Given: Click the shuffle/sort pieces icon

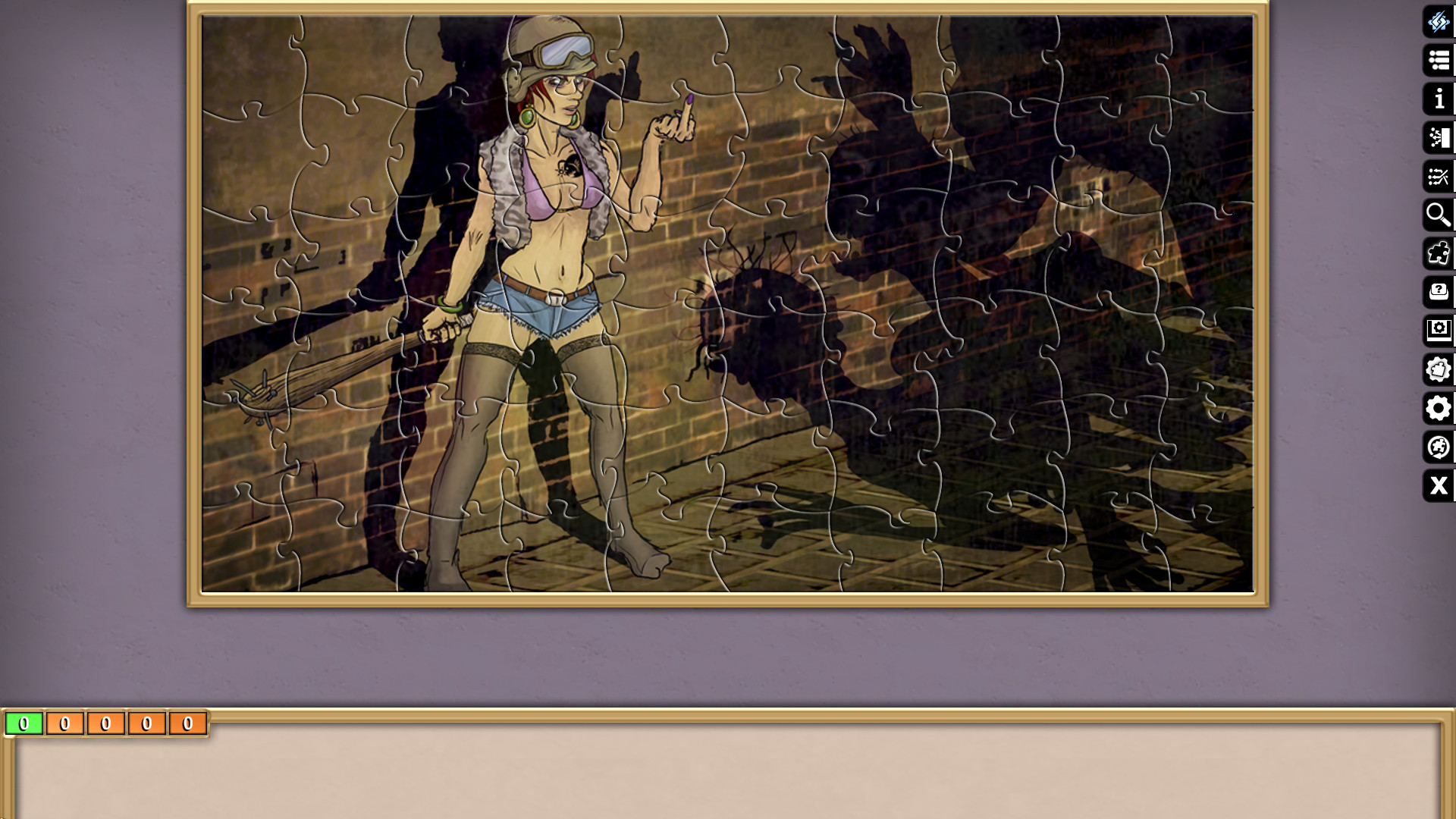Looking at the screenshot, I should (x=1439, y=176).
